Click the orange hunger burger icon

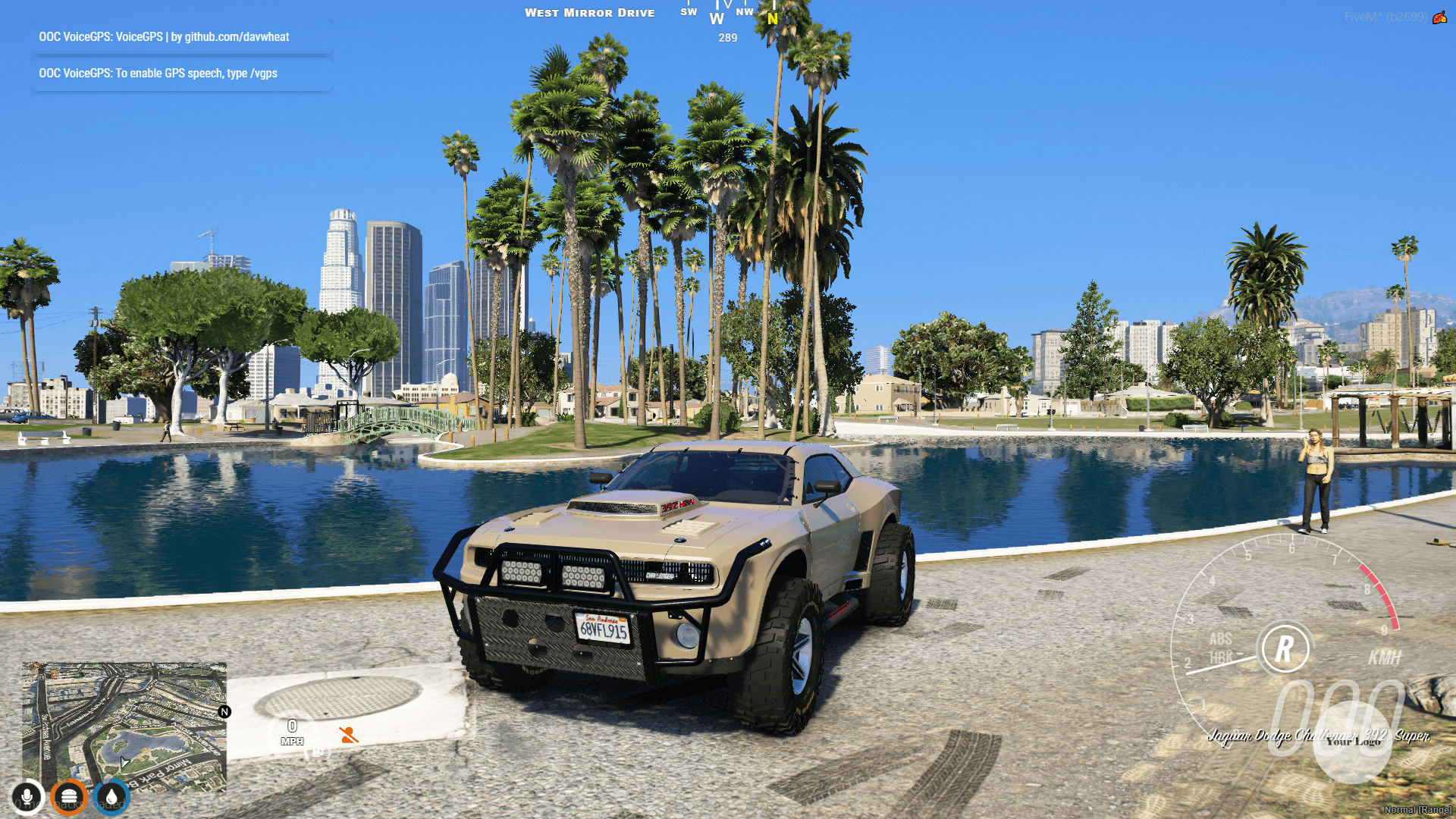[69, 795]
